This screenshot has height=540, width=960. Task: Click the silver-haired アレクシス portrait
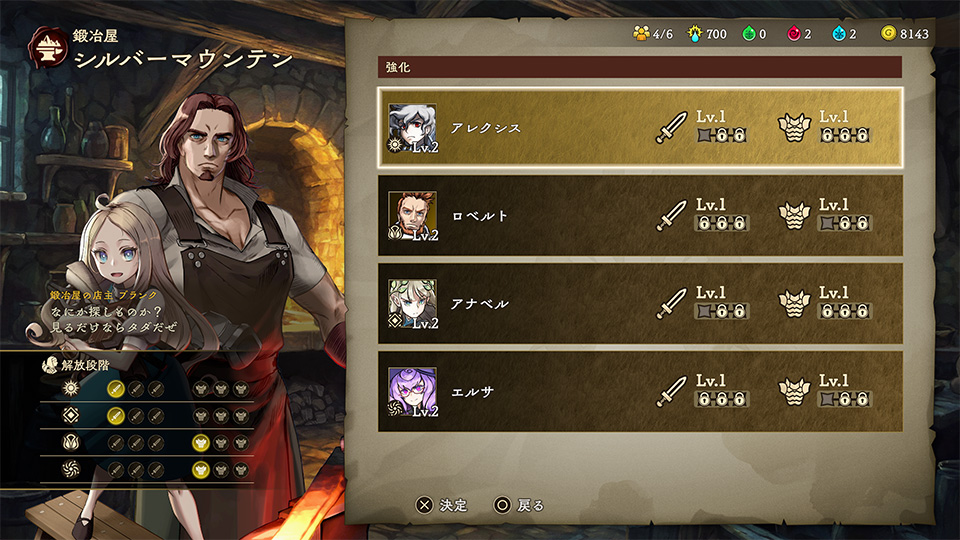(x=412, y=127)
